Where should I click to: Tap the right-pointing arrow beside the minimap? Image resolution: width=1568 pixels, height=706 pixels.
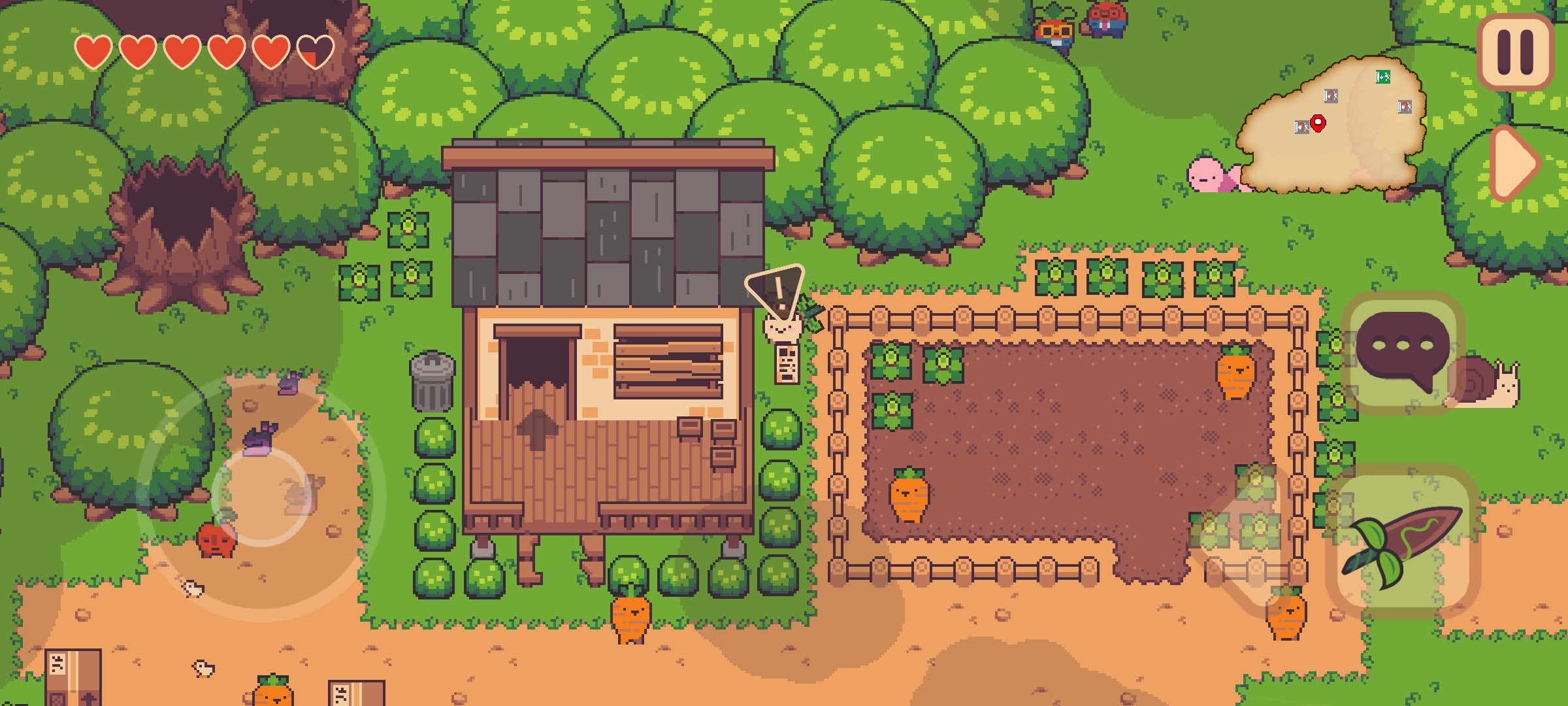tap(1516, 162)
